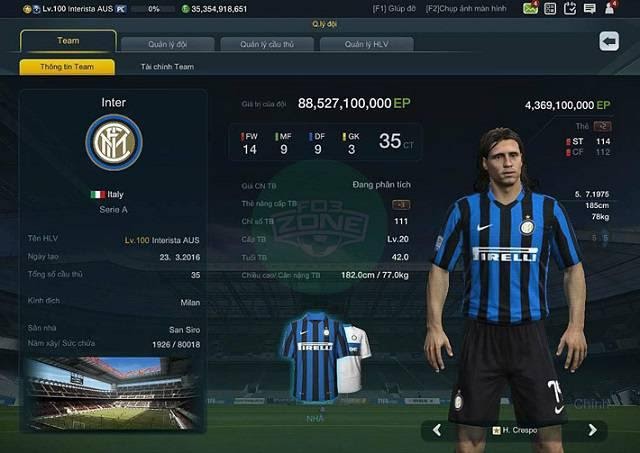This screenshot has height=453, width=640.
Task: Open the friends profile icon
Action: point(609,8)
